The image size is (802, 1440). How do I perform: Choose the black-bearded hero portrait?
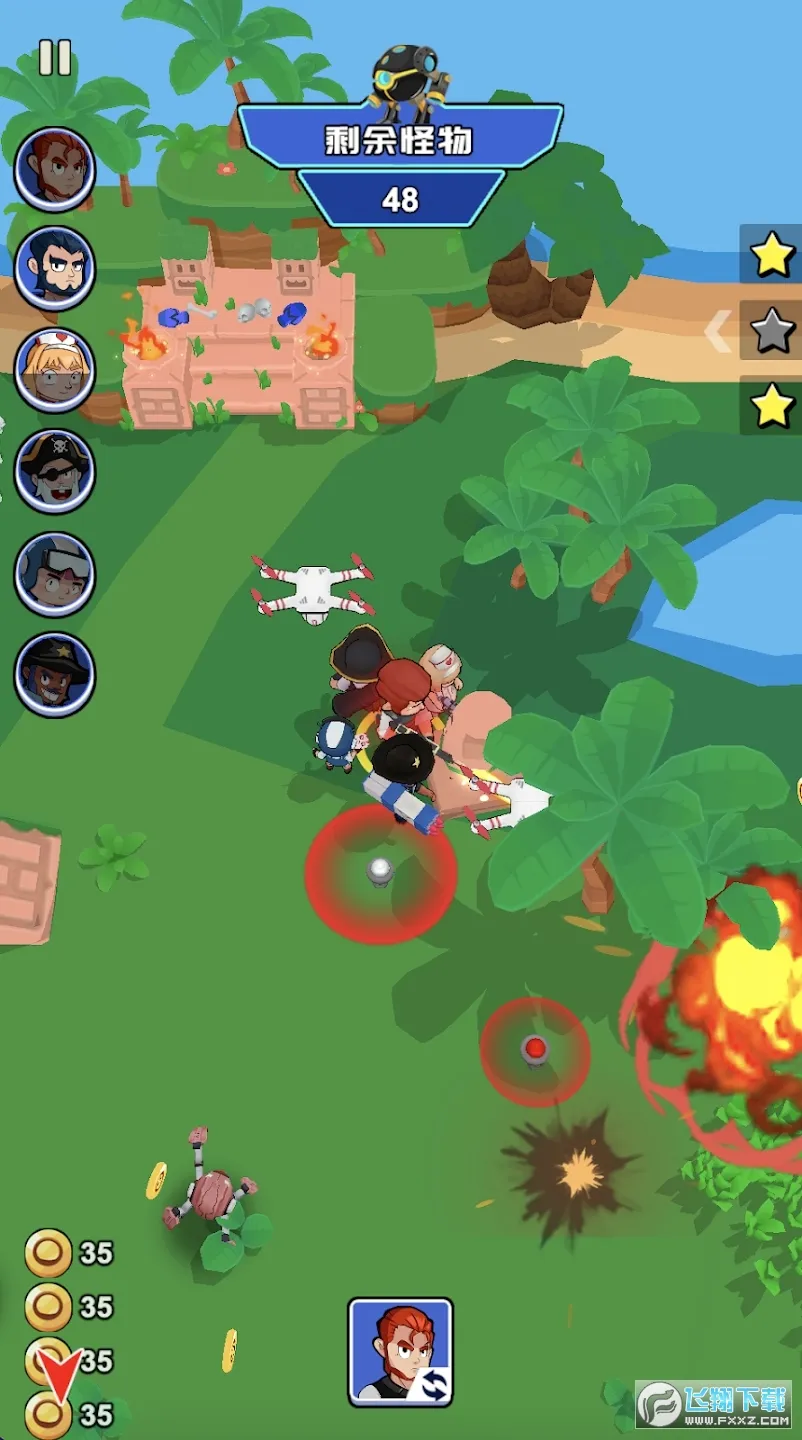coord(55,269)
